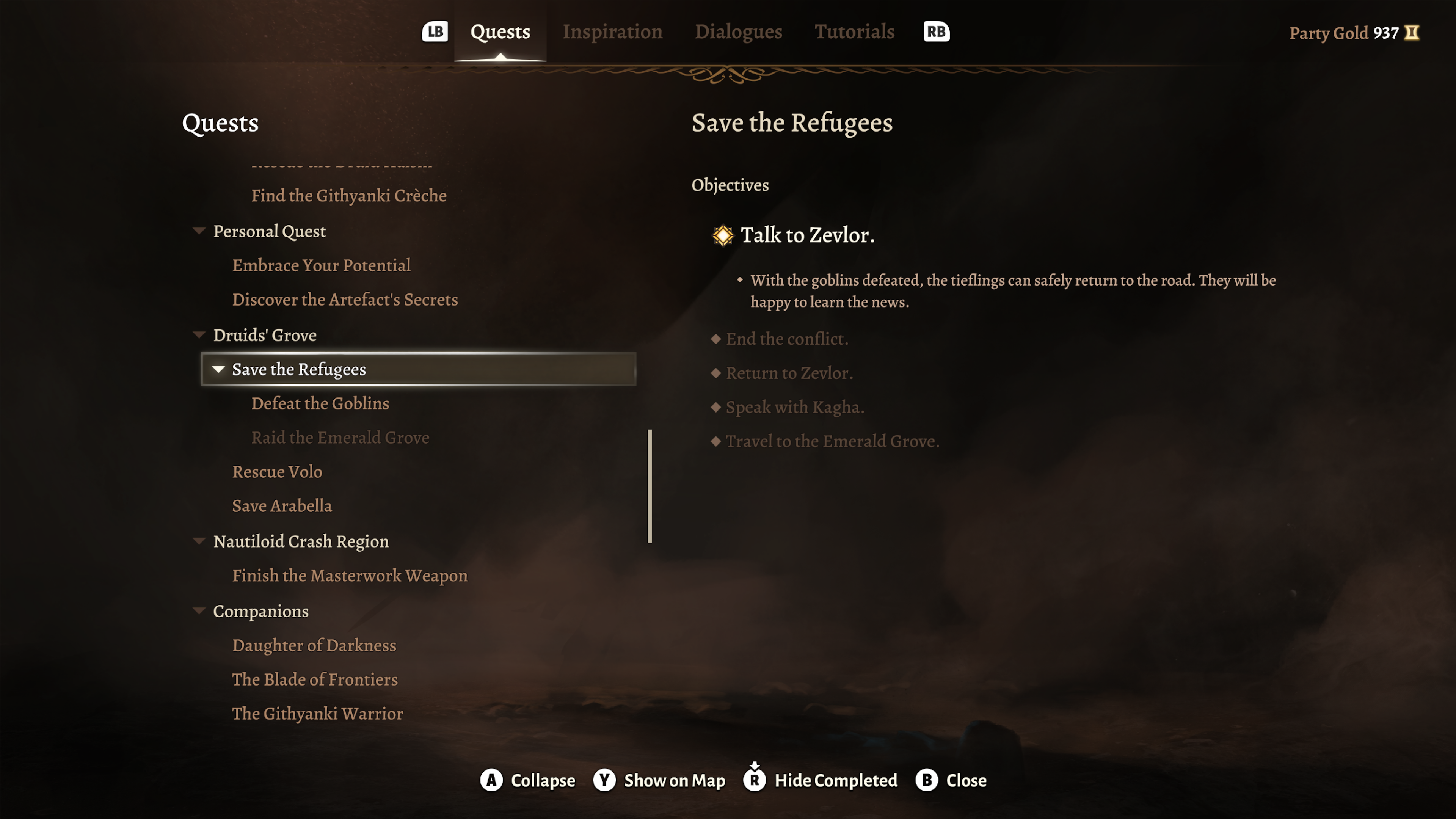Collapse the Personal Quest category

(199, 231)
